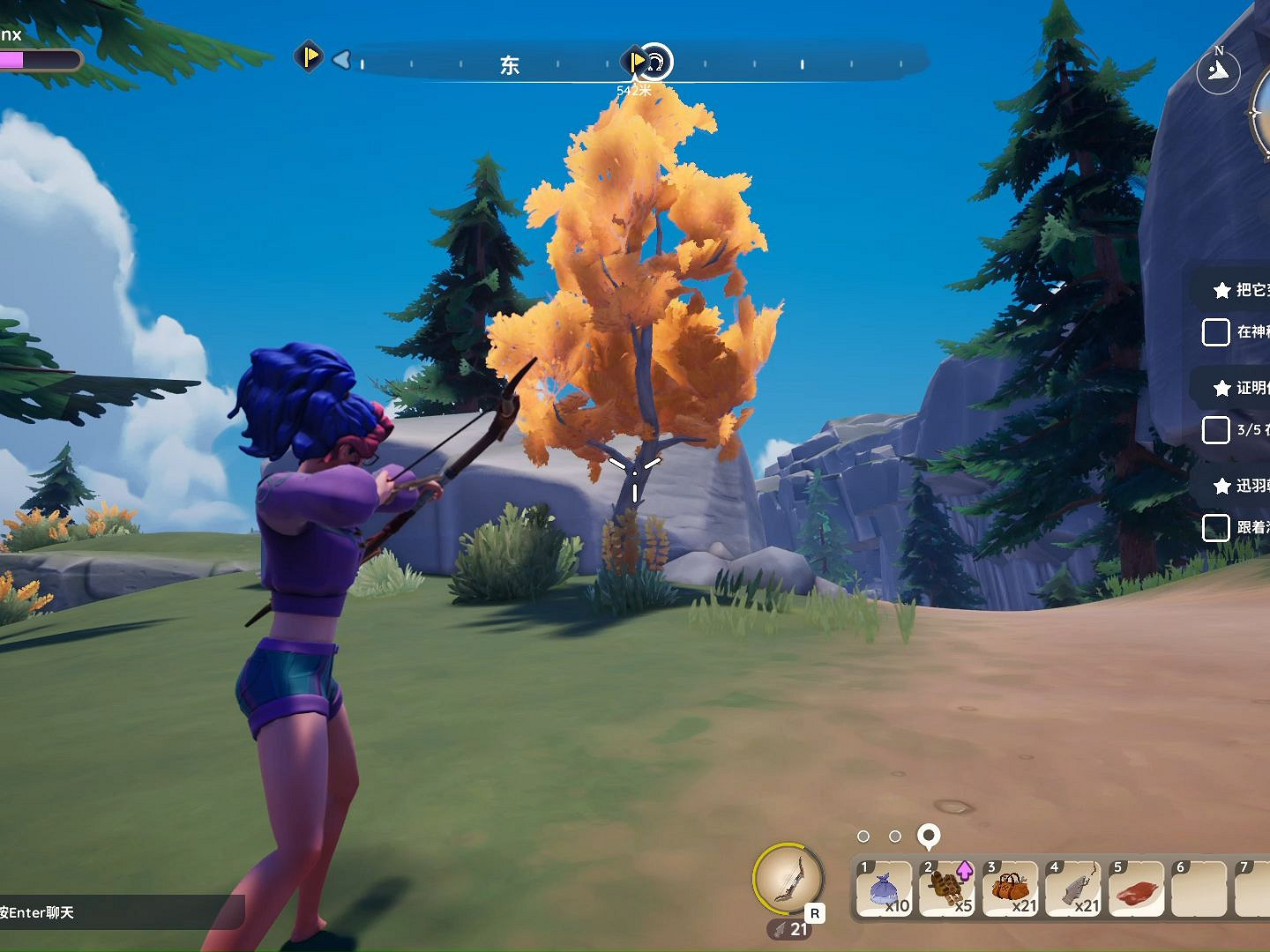Viewport: 1270px width, 952px height.
Task: Open the 证明 quest tracker entry
Action: [x=1244, y=388]
